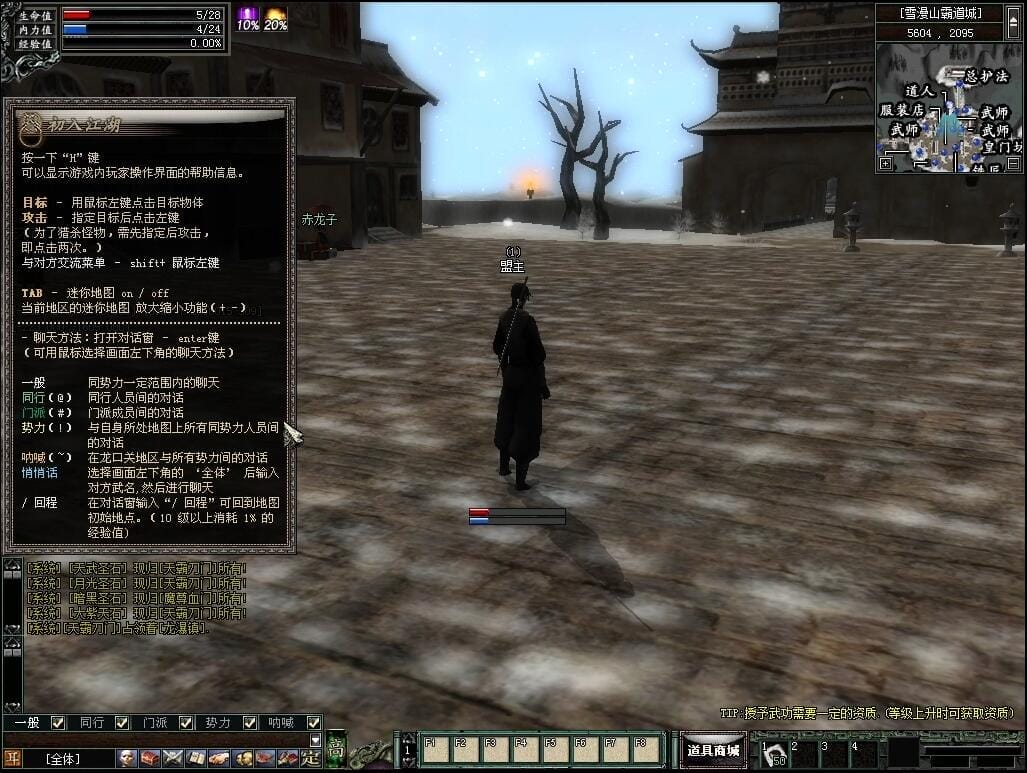Image resolution: width=1027 pixels, height=773 pixels.
Task: Toggle the 一般 chat channel checkbox
Action: pos(58,722)
